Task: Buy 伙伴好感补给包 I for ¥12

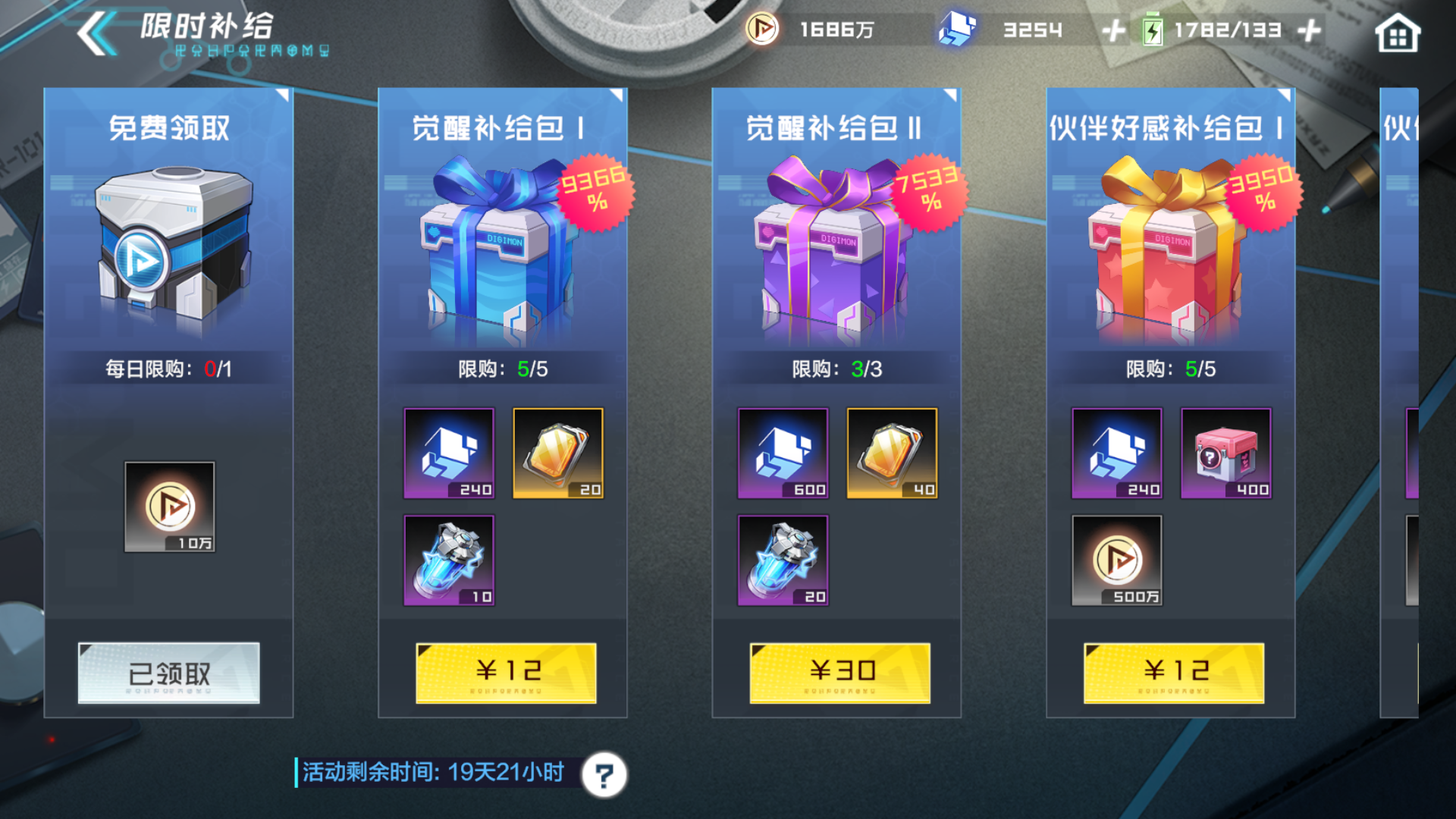Action: click(x=1173, y=673)
